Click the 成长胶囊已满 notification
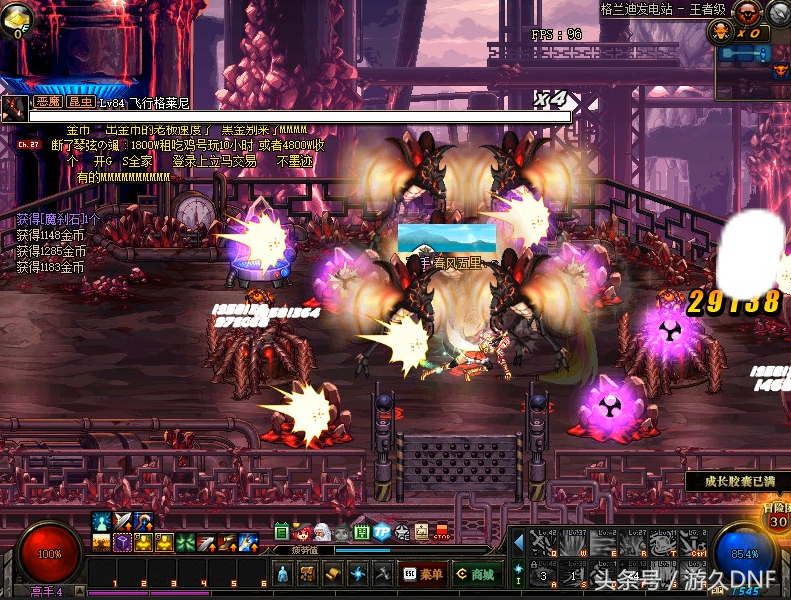 click(739, 482)
